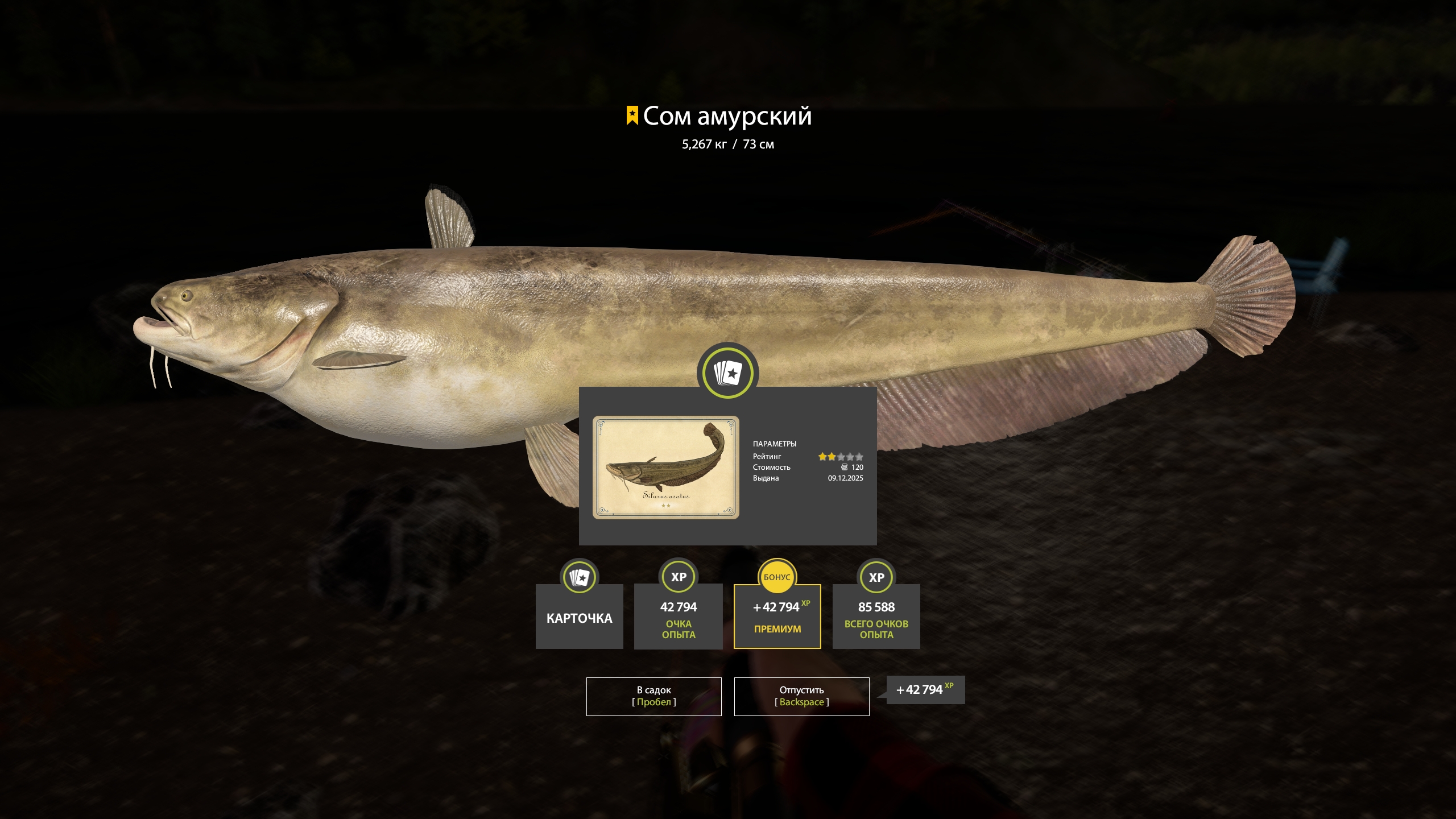Click the yellow БОНУС medallion icon
Image resolution: width=1456 pixels, height=819 pixels.
click(777, 577)
